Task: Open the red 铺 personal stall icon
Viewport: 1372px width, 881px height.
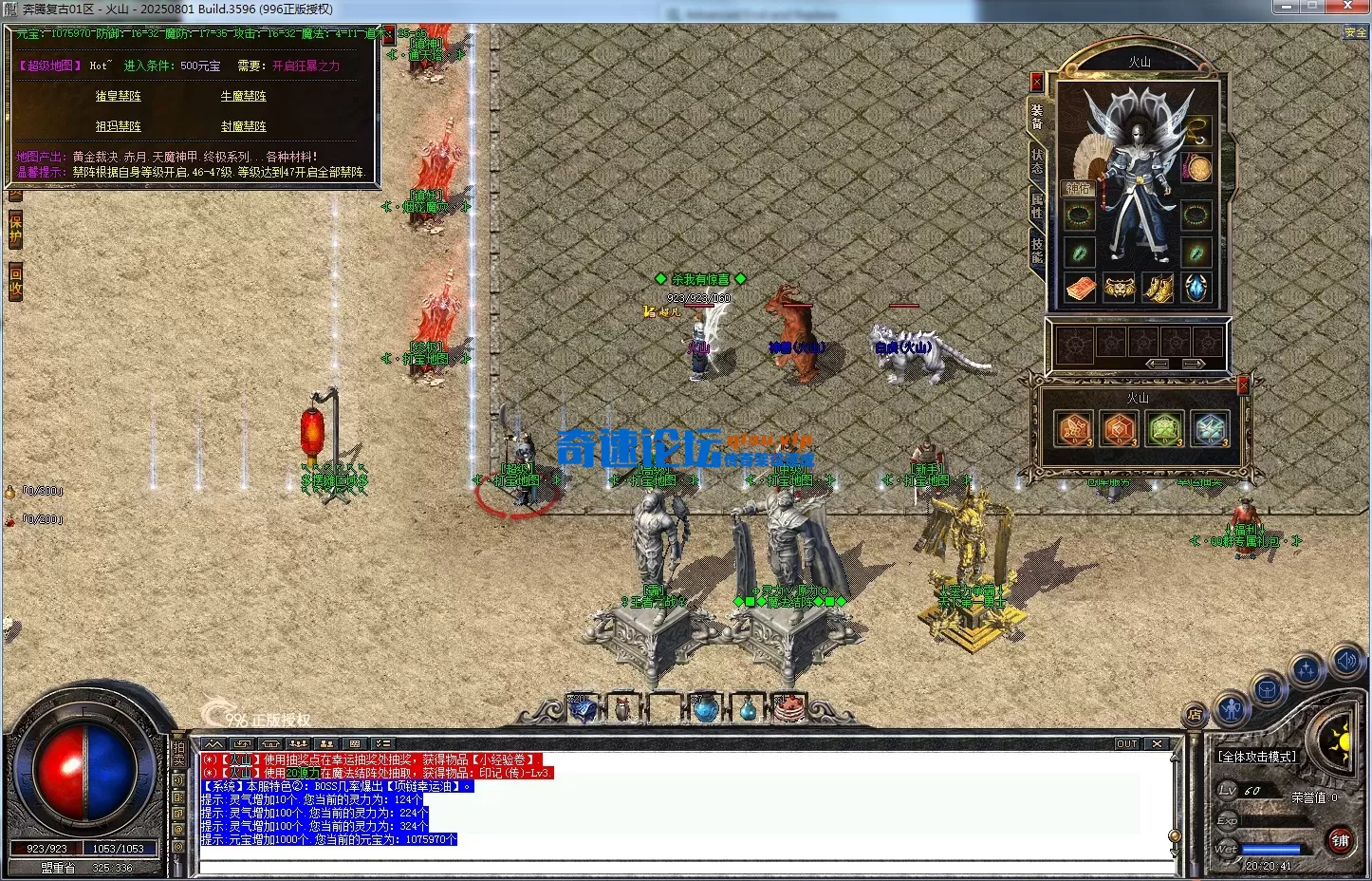Action: 1340,841
